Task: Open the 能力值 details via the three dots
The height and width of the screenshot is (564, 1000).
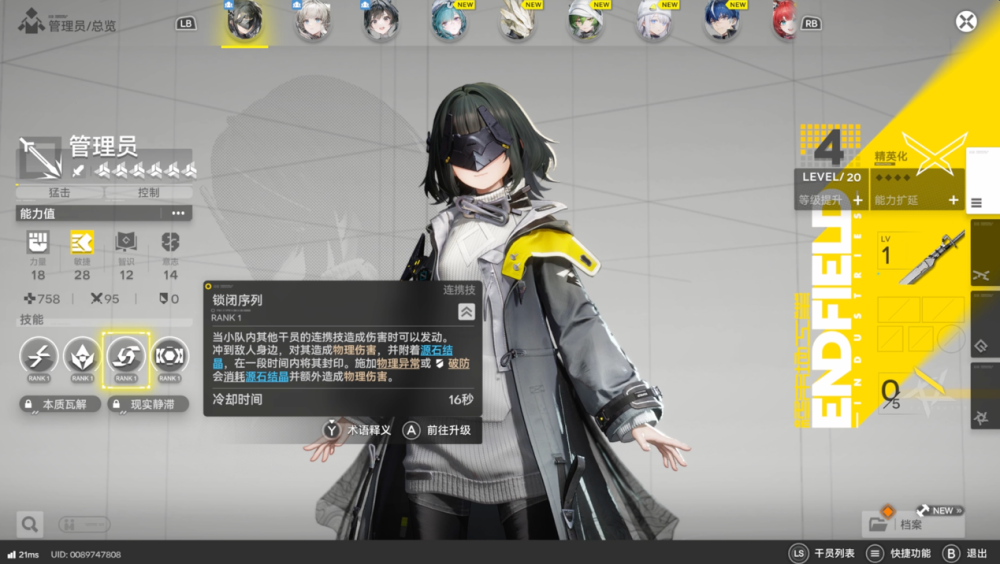Action: click(178, 213)
